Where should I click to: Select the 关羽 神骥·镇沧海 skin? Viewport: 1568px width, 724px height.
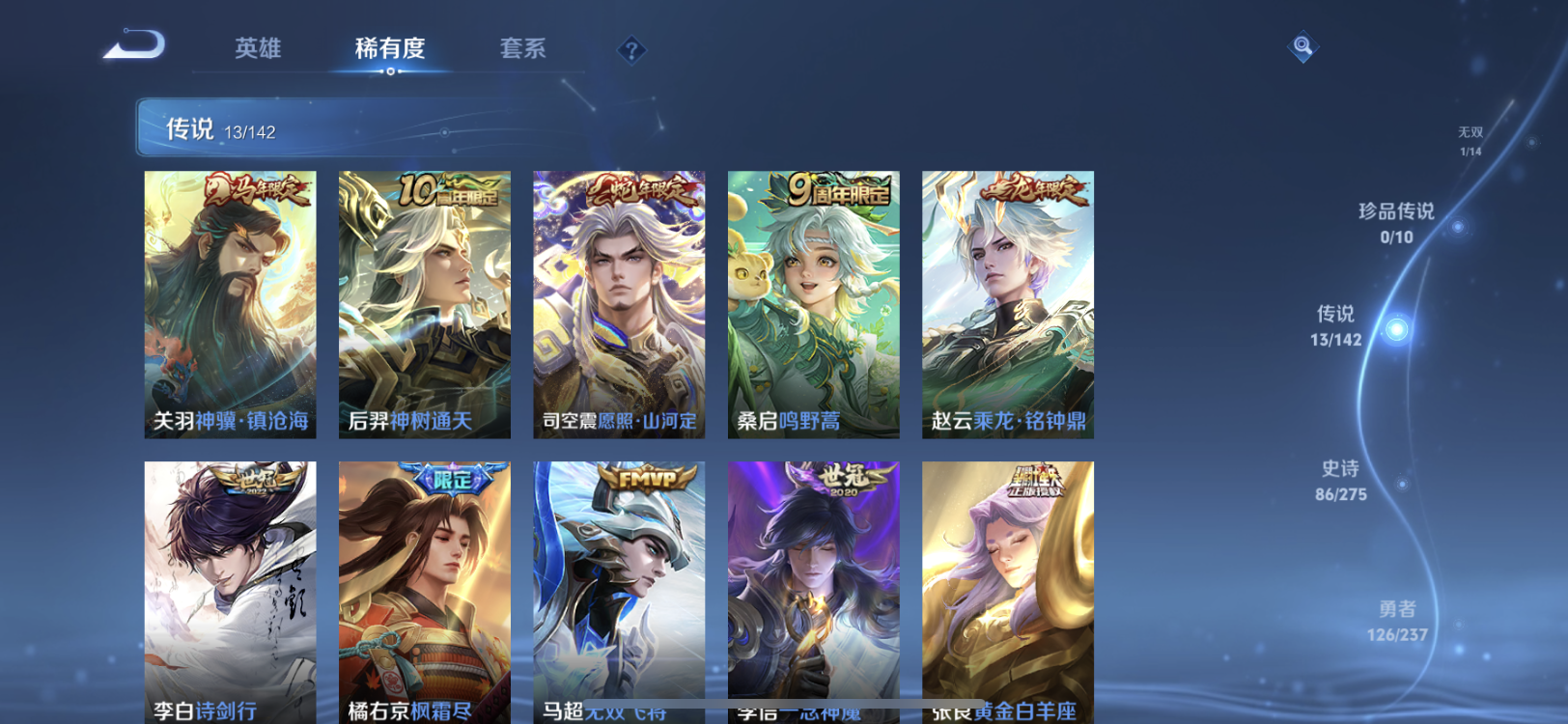(229, 304)
